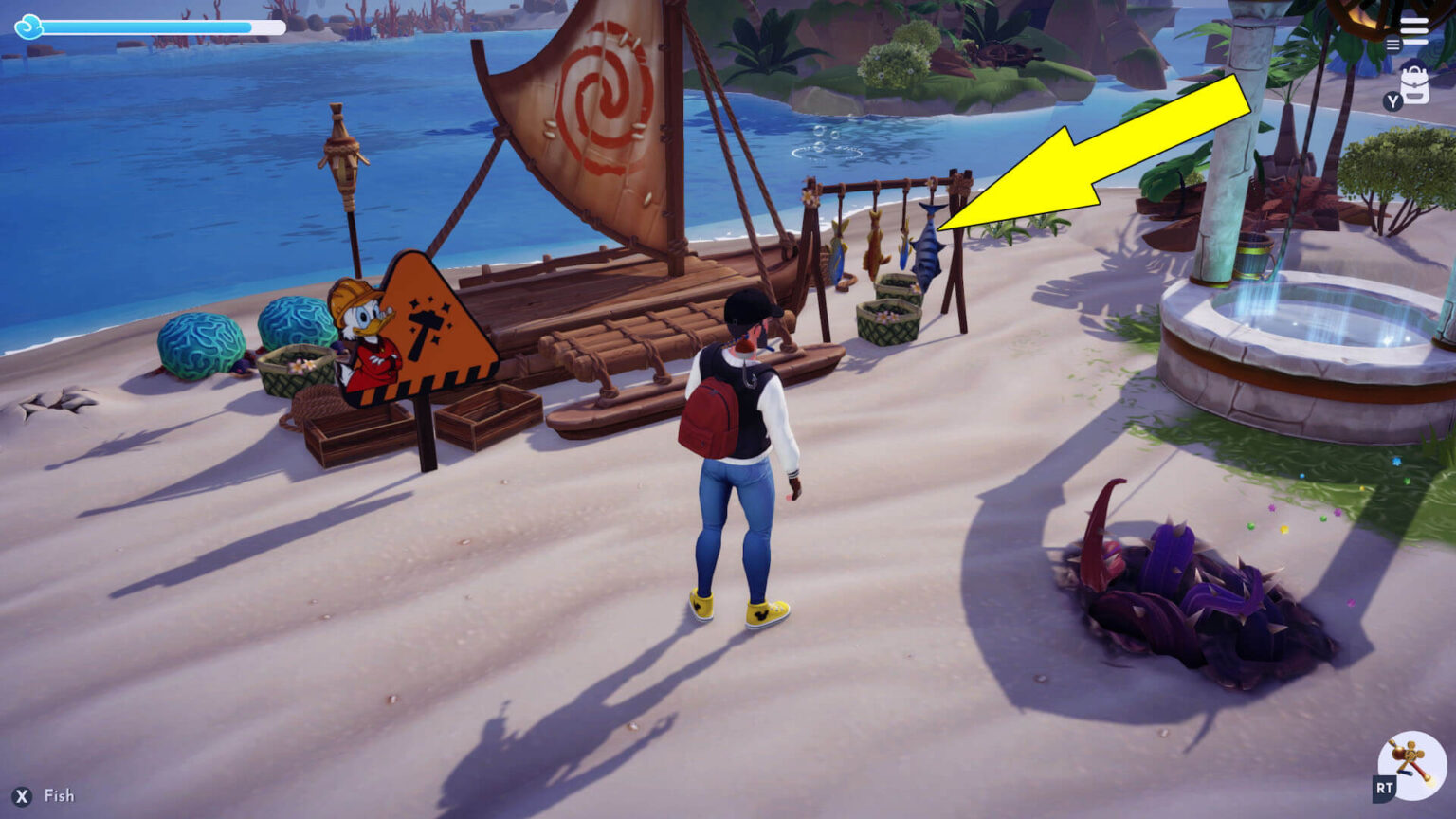This screenshot has height=819, width=1456.
Task: Click the Y button badge beside the backpack
Action: (x=1395, y=100)
